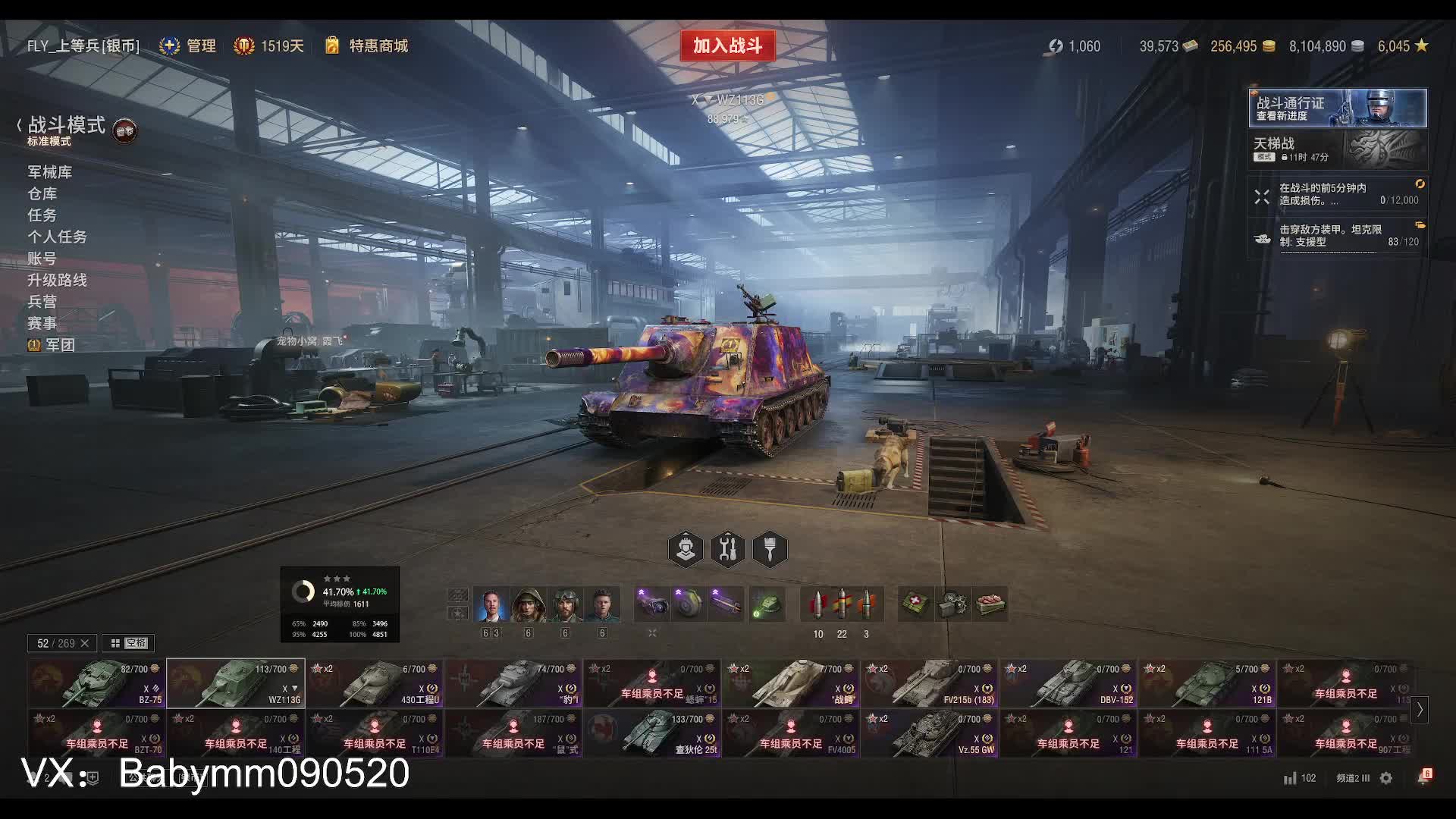This screenshot has width=1456, height=819.
Task: Open the wrench equipment hex icon
Action: (728, 549)
